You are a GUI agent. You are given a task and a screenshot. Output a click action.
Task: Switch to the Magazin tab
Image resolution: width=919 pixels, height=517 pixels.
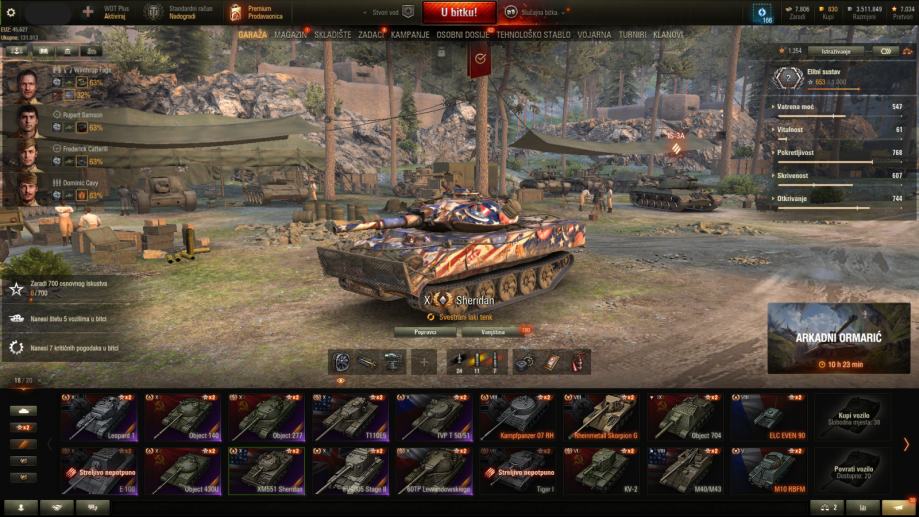click(x=291, y=34)
